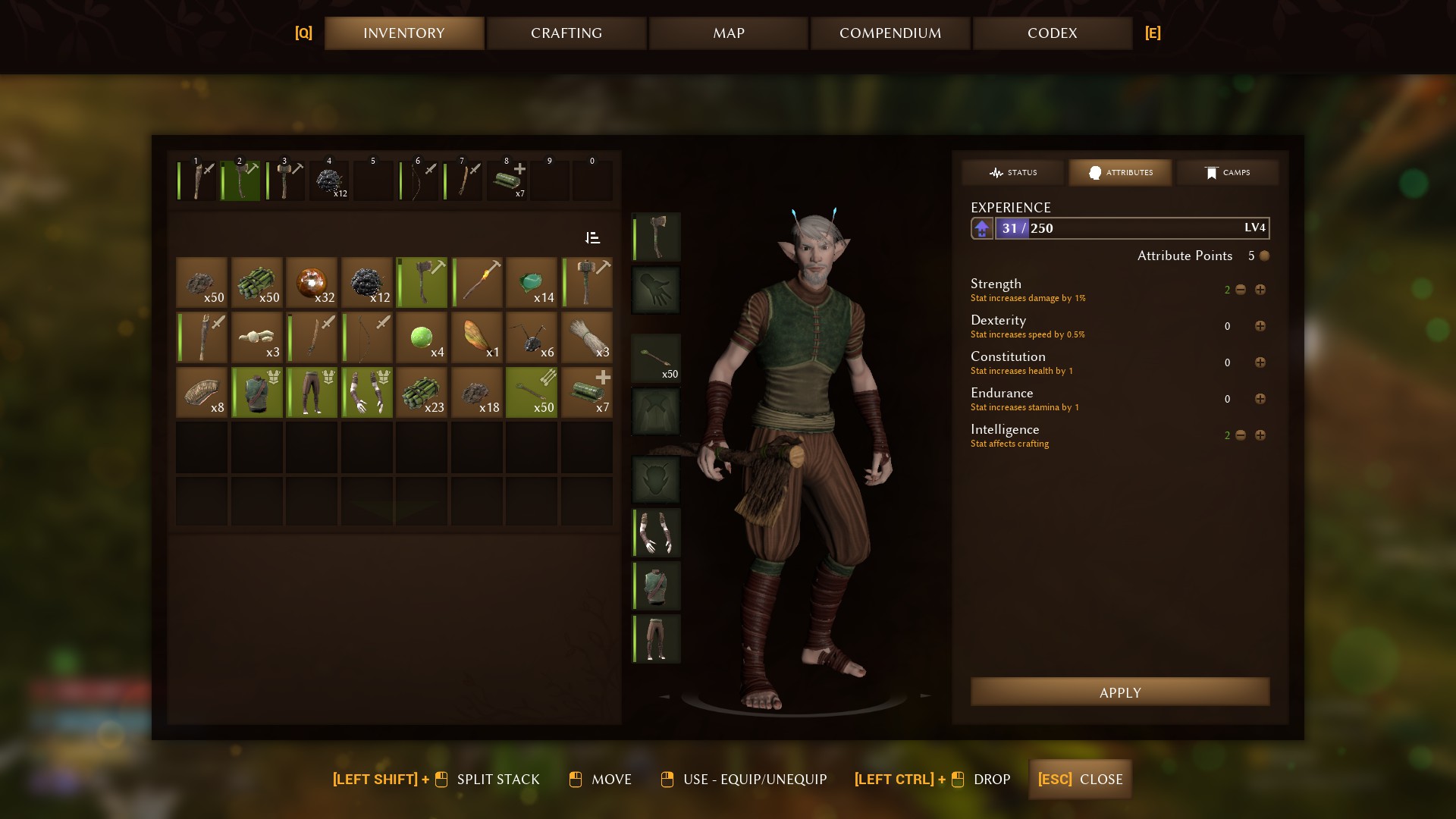Screen dimensions: 1456x819
Task: Close the inventory with the Close button
Action: click(1080, 780)
